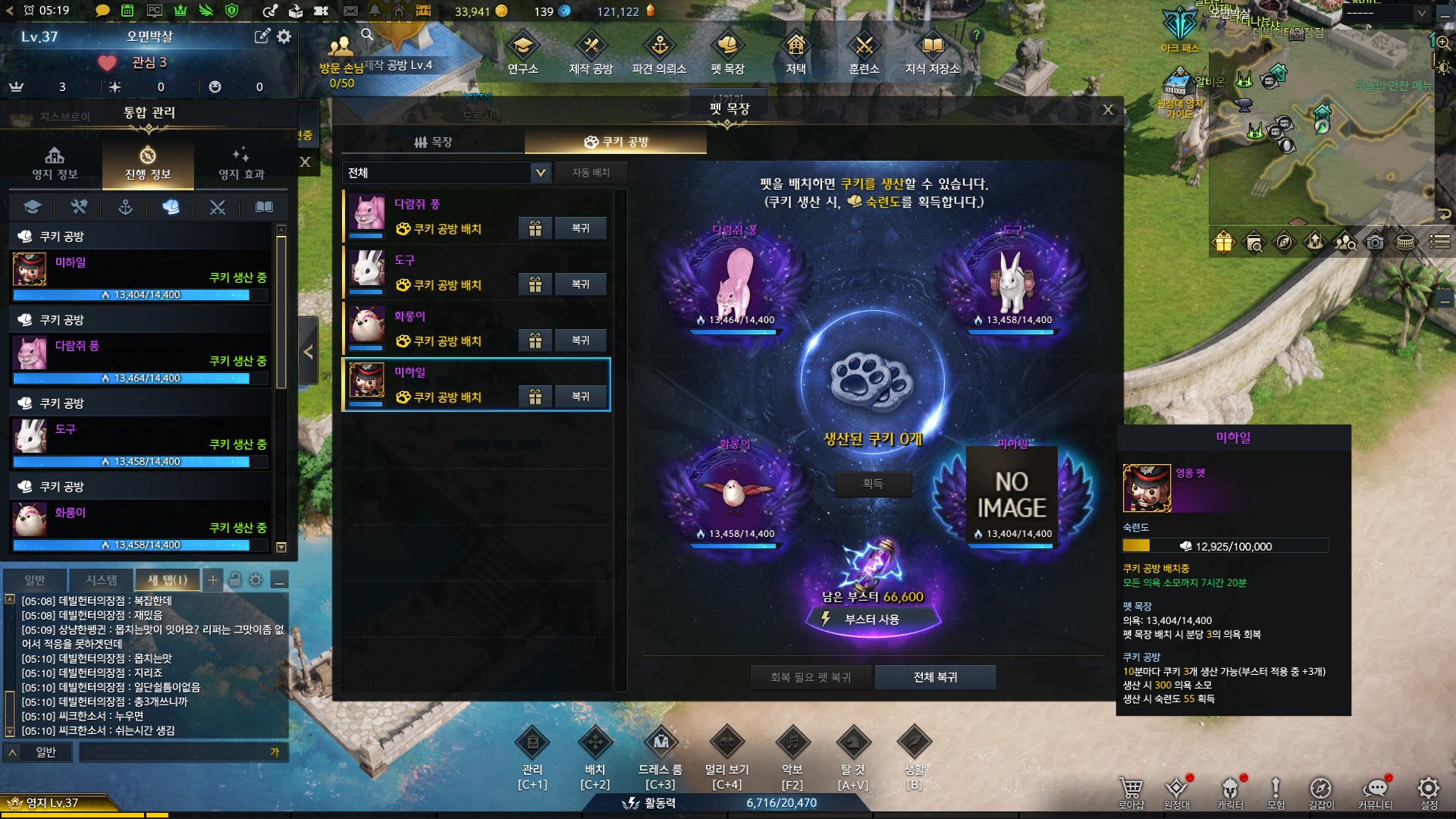Open the 훈련소 menu
Screen dimensions: 1456x819
pos(864,55)
